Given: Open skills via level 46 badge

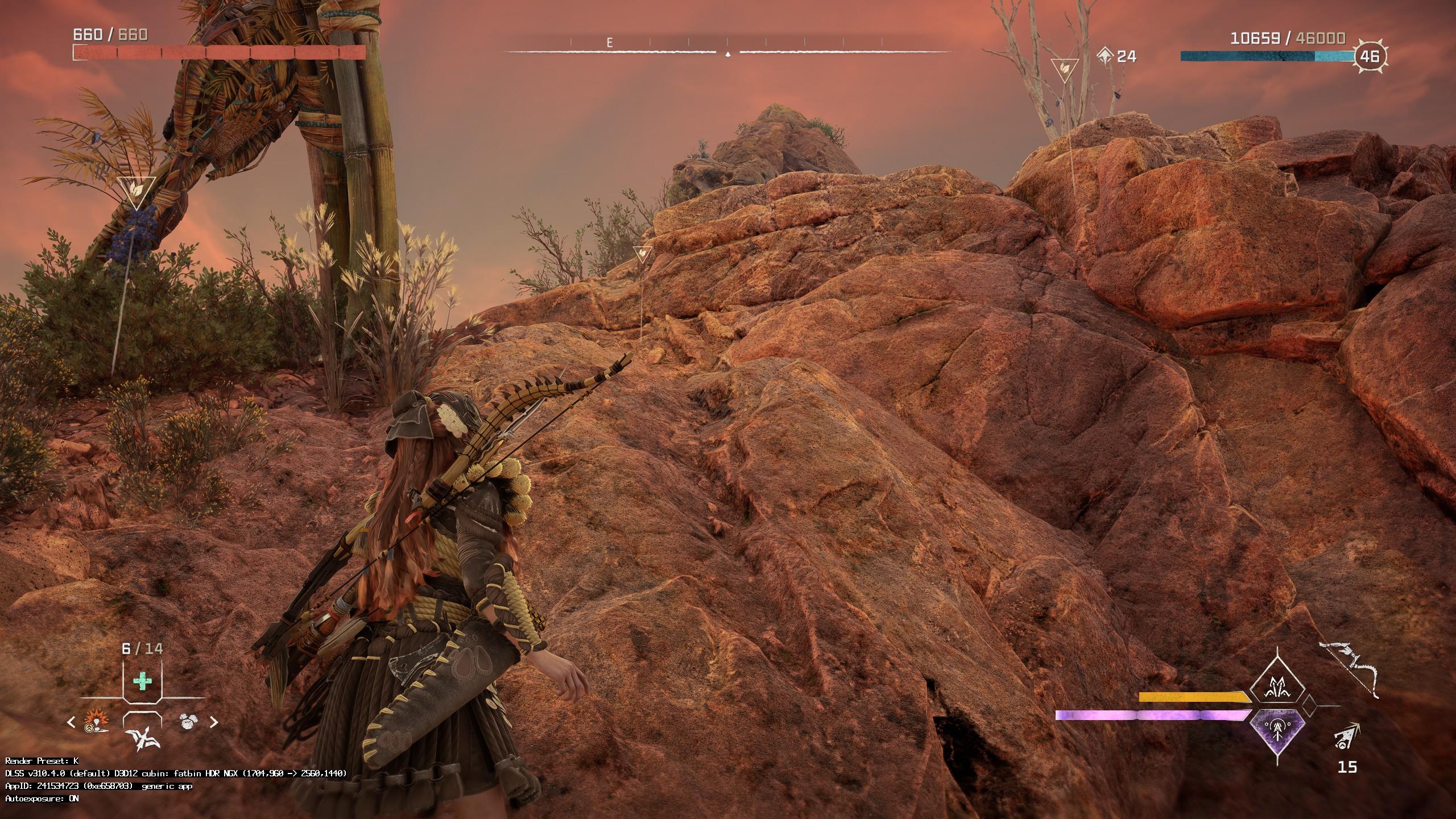Looking at the screenshot, I should click(1371, 56).
